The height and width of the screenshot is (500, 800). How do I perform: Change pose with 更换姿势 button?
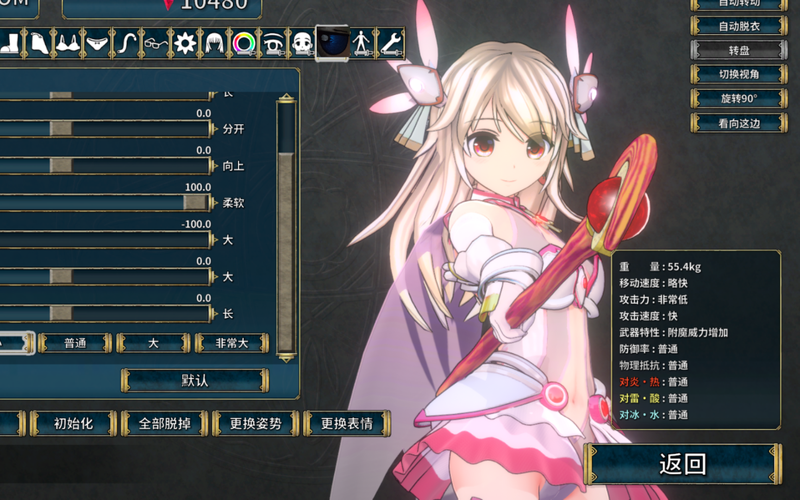255,423
